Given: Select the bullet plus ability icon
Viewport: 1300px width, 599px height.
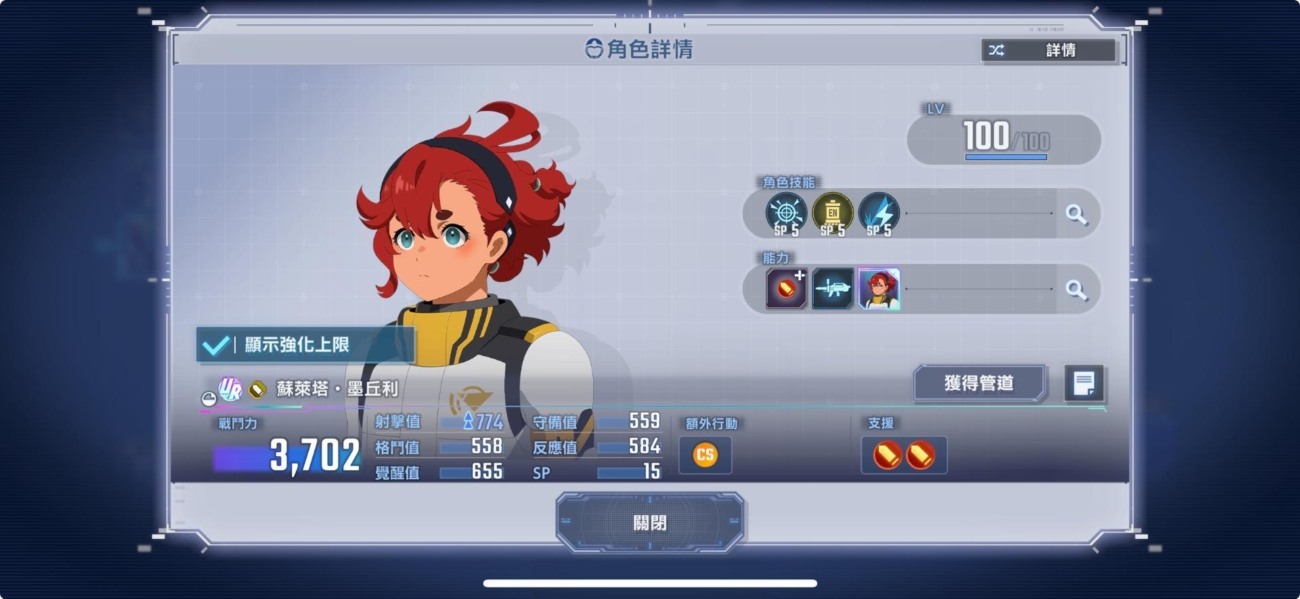Looking at the screenshot, I should tap(786, 289).
